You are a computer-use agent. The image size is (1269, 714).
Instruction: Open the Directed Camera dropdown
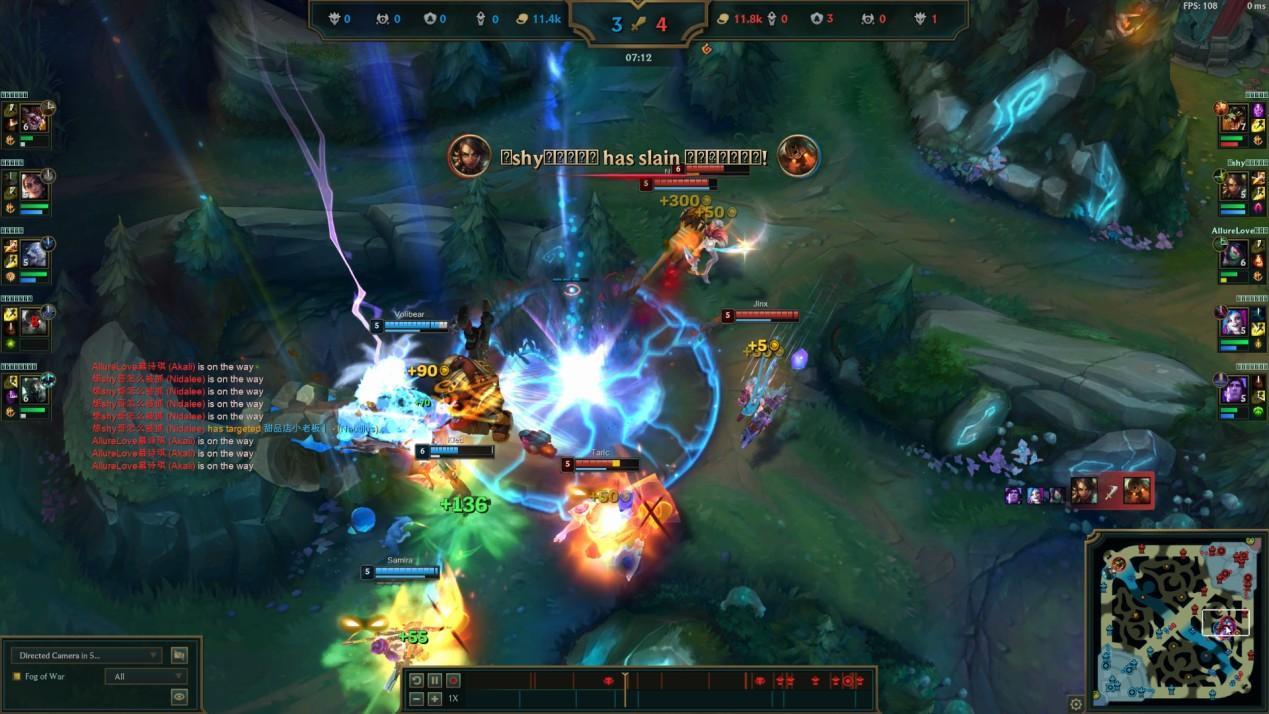[x=85, y=655]
